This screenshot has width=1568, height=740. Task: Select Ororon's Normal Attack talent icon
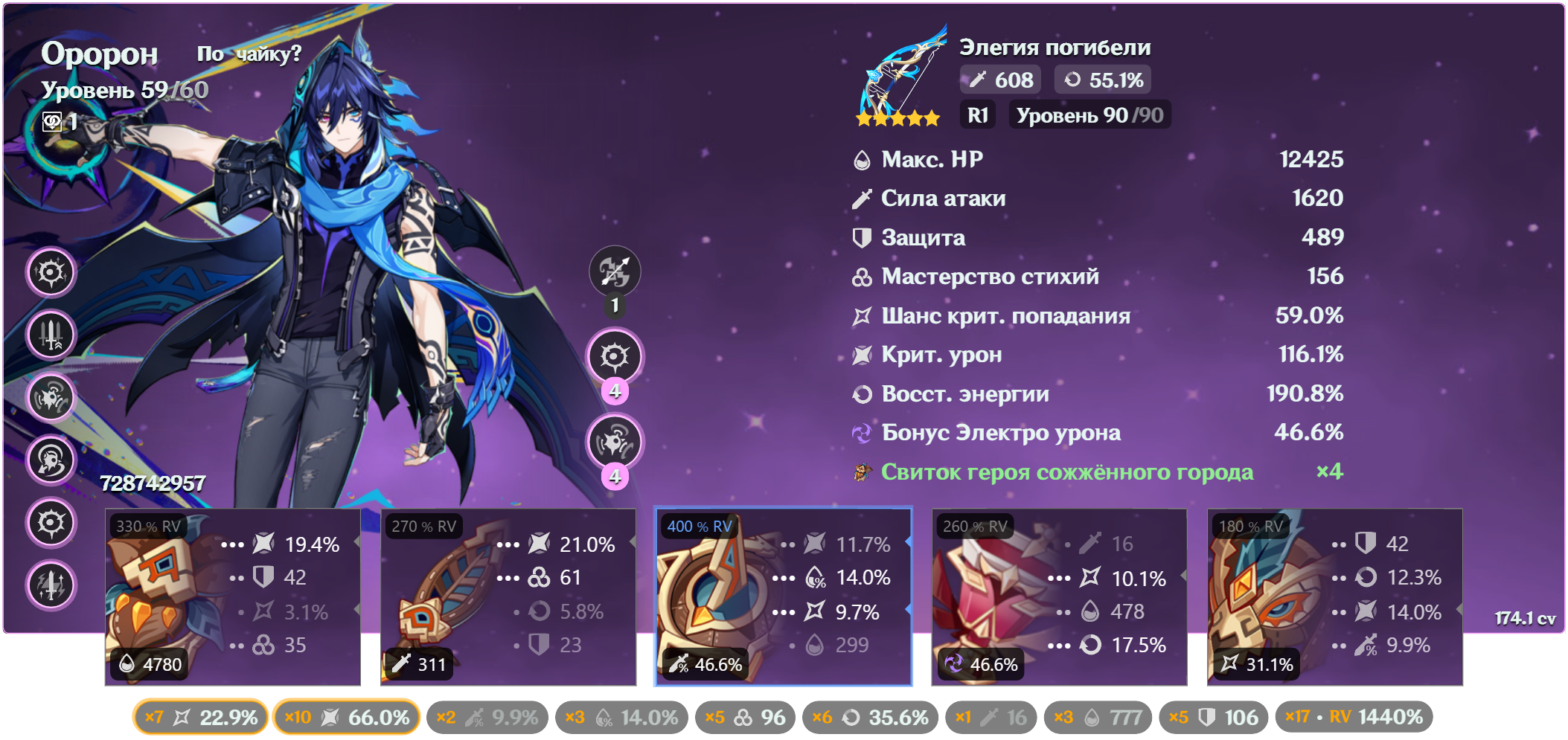[x=615, y=272]
